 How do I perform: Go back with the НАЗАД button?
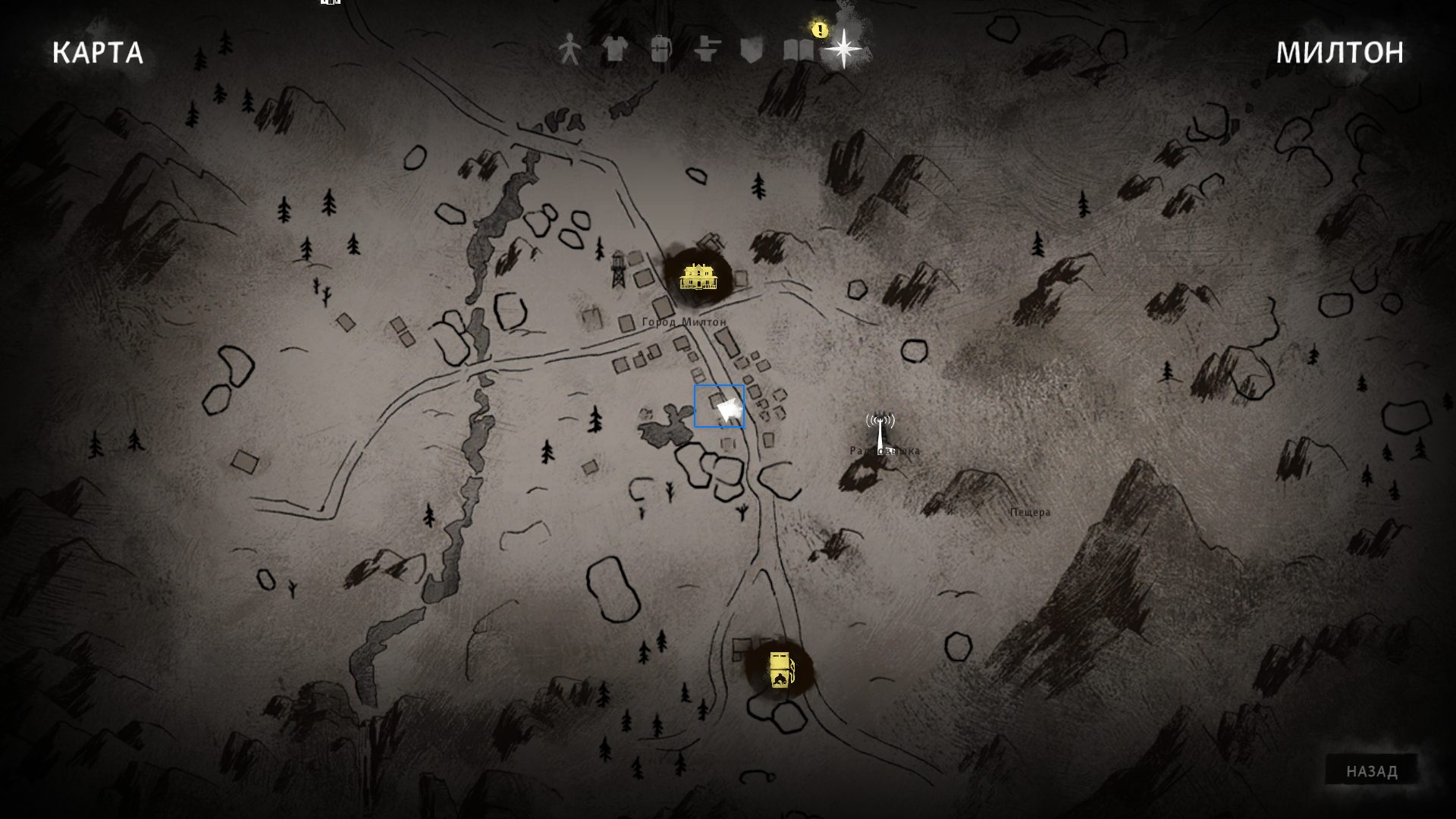1372,771
